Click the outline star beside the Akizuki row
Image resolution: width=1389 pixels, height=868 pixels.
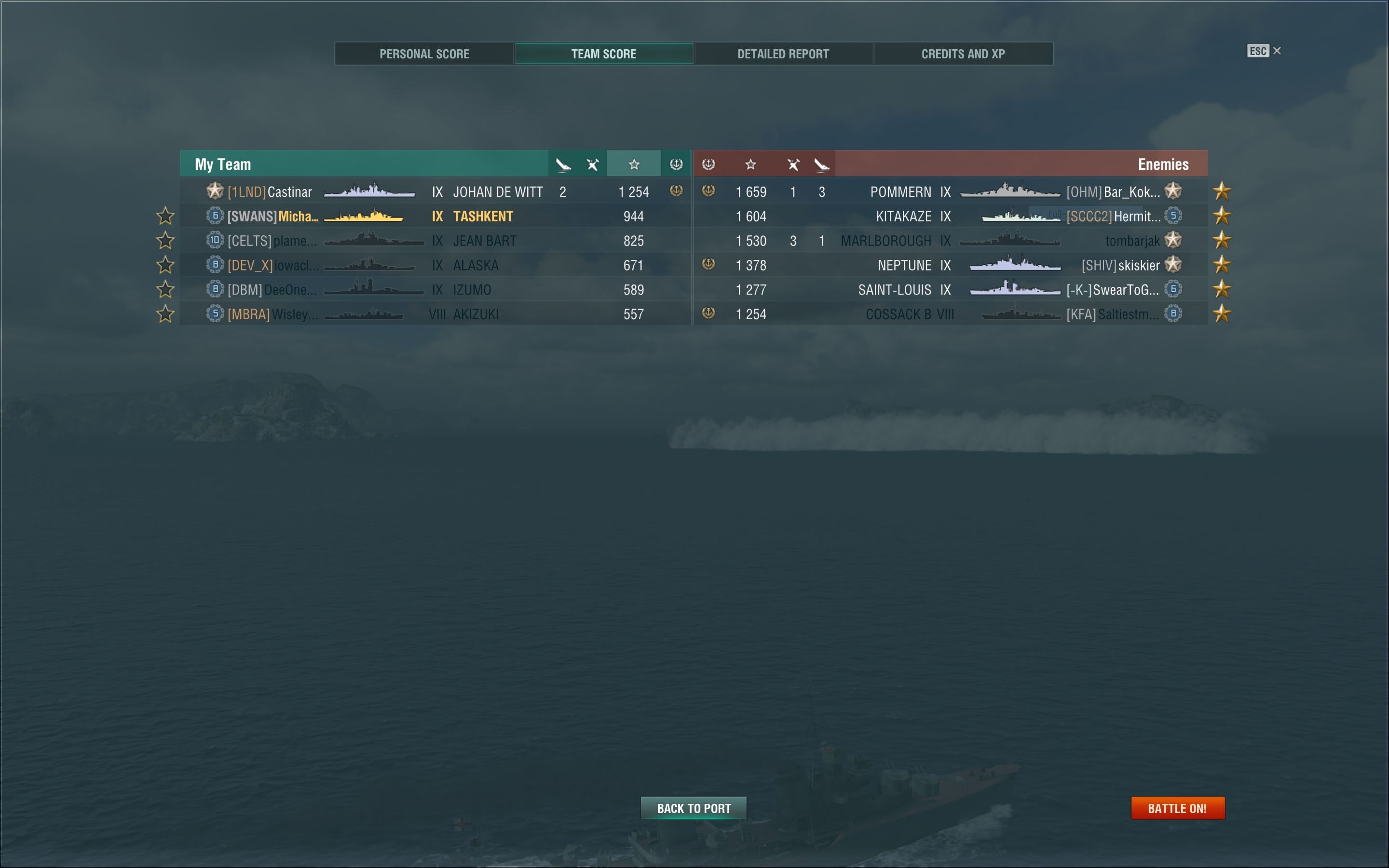pos(165,314)
